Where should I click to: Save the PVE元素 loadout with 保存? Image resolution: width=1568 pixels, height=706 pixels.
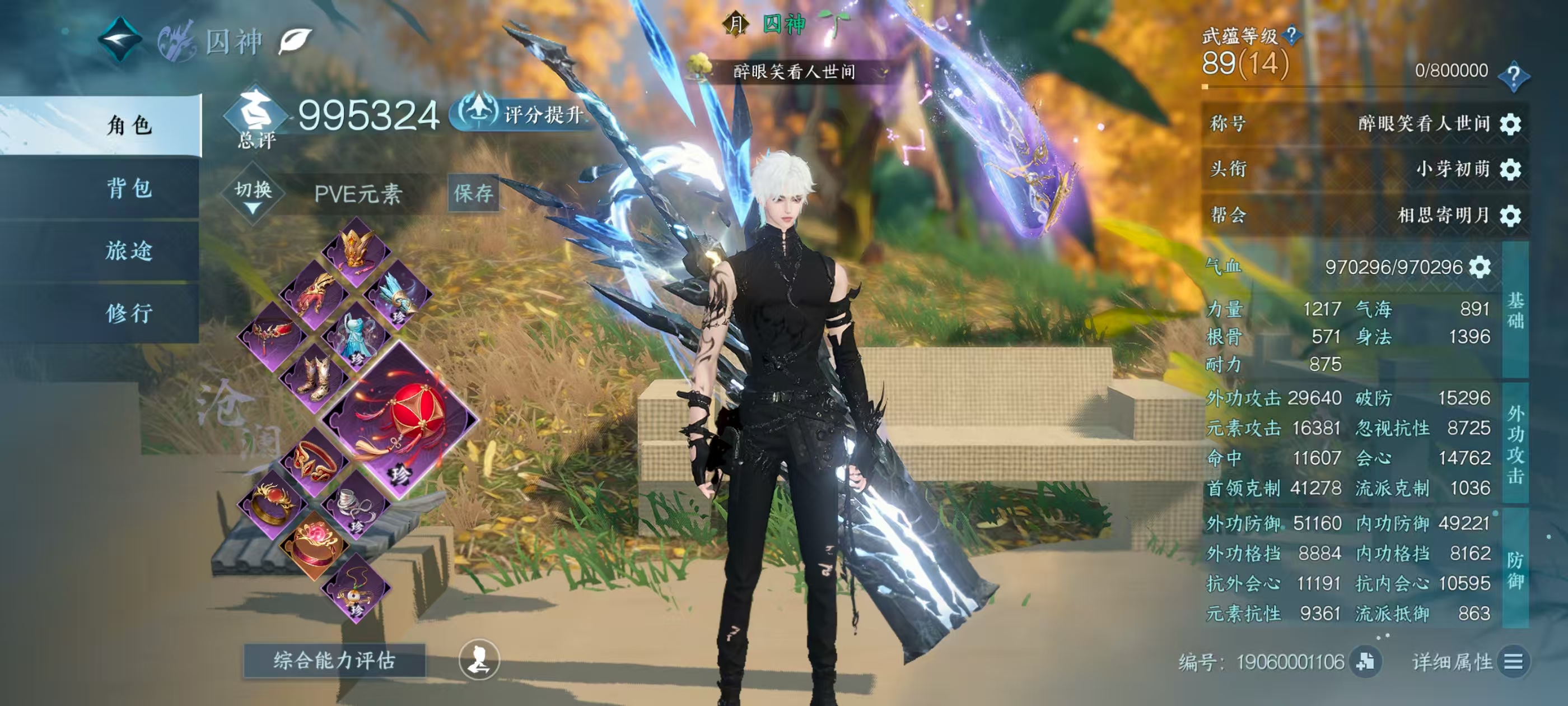pos(473,193)
